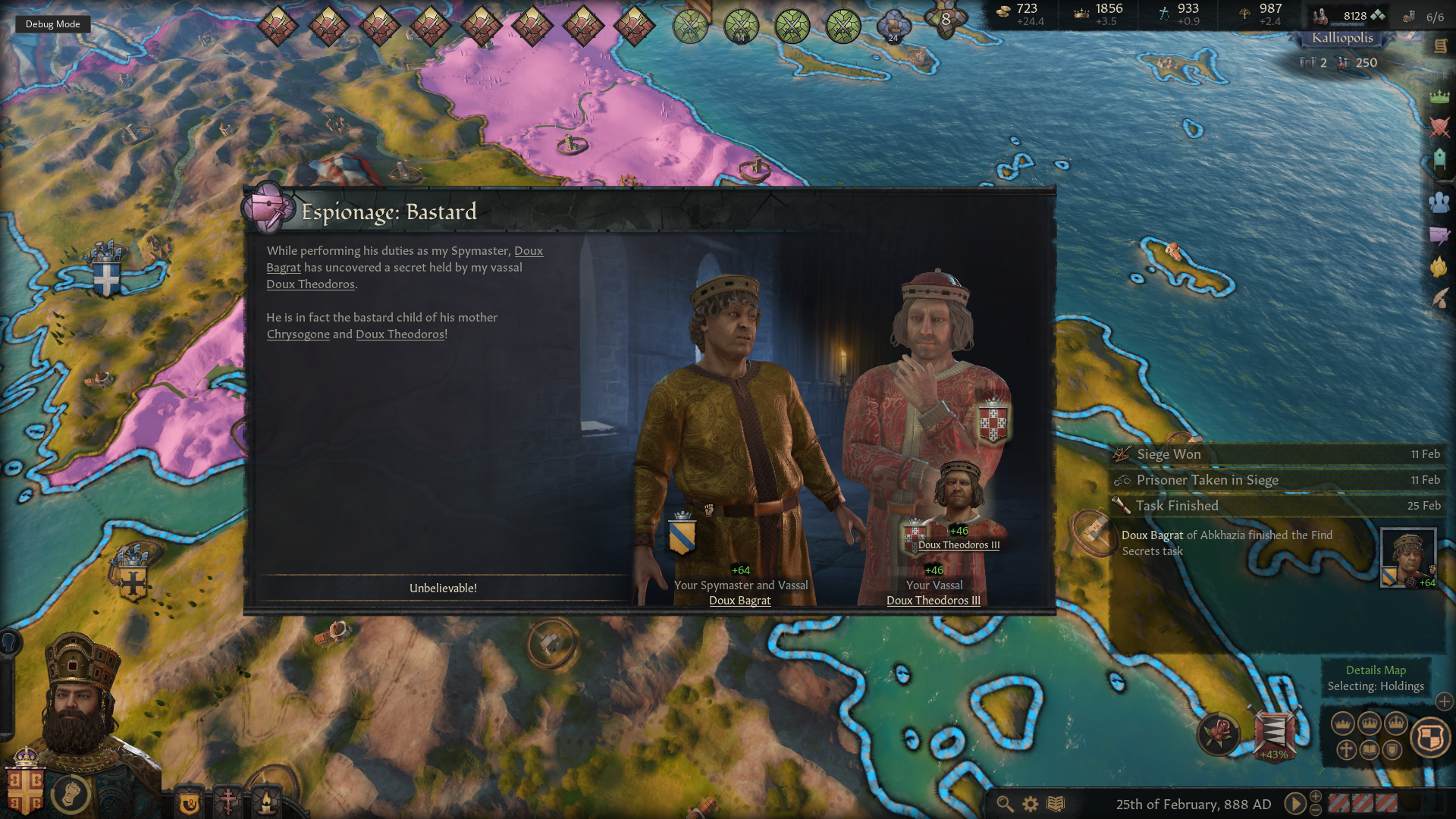Open the gauntlet lifestyle focus icon
The image size is (1456, 819).
(71, 793)
